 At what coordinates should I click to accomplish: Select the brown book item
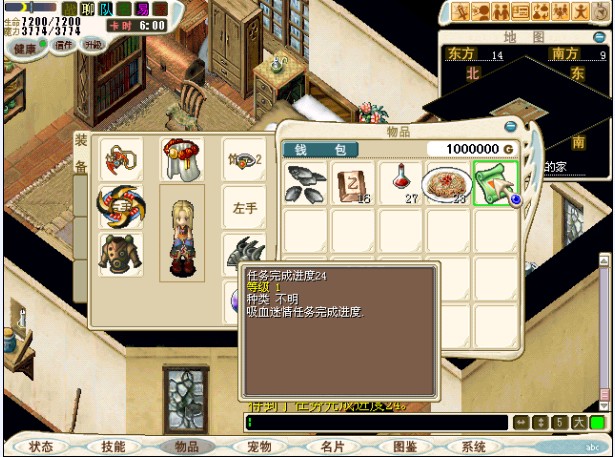pos(353,183)
